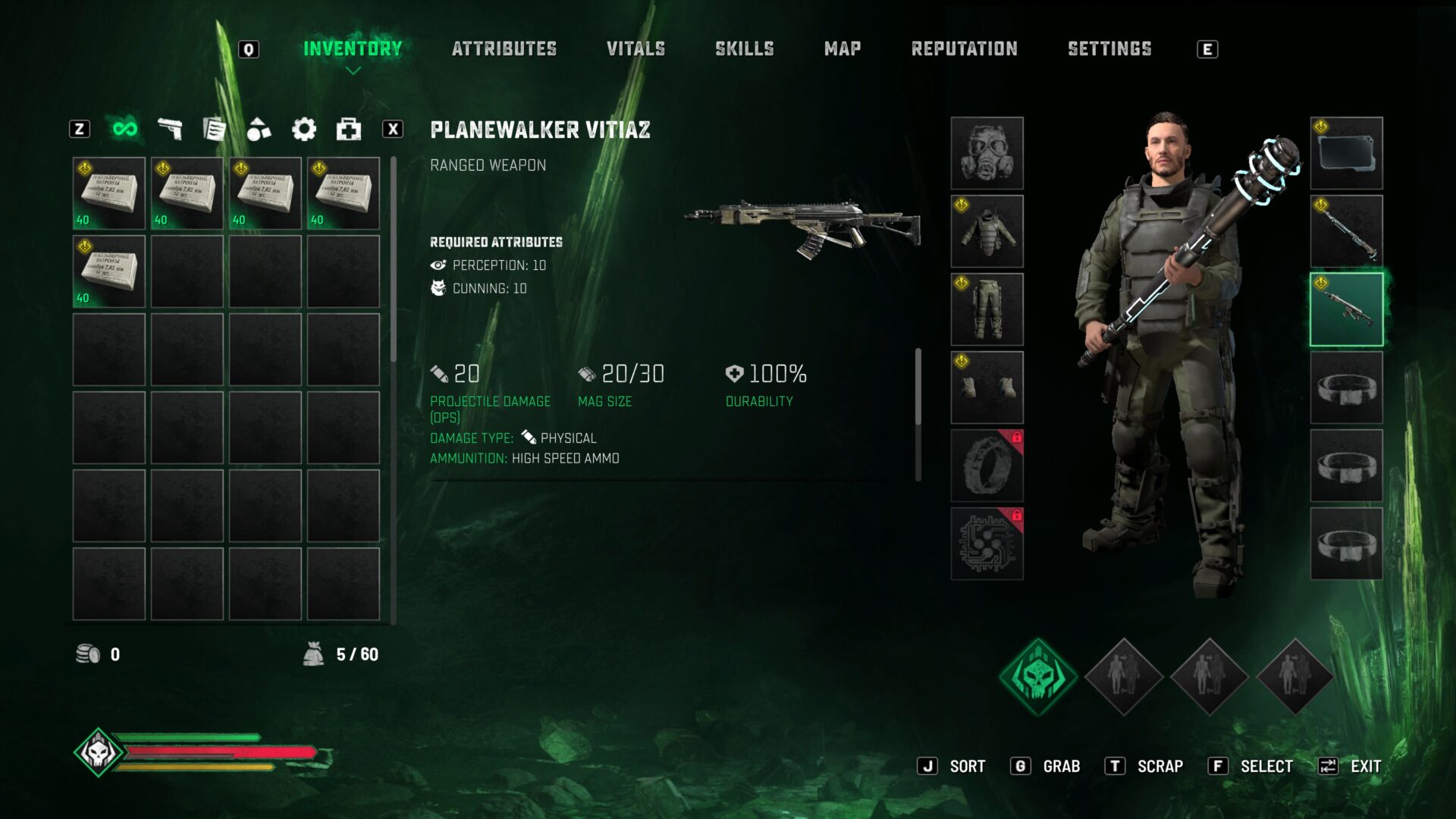Select the equipped gas mask slot

pos(987,153)
